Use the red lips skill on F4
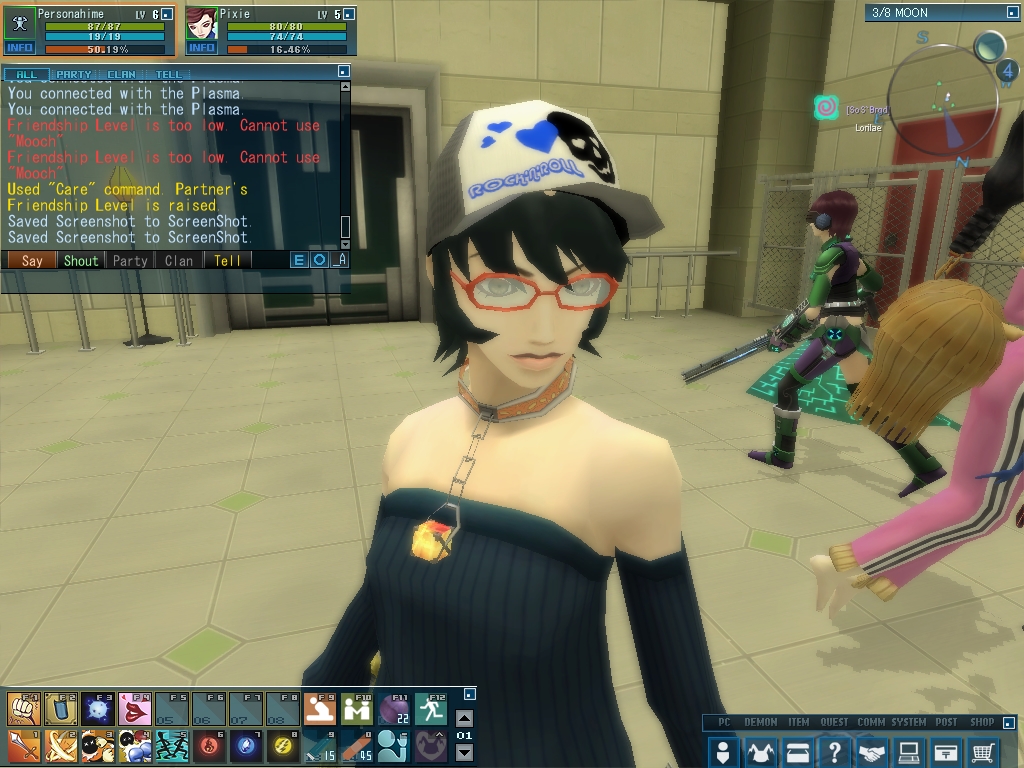 [134, 709]
